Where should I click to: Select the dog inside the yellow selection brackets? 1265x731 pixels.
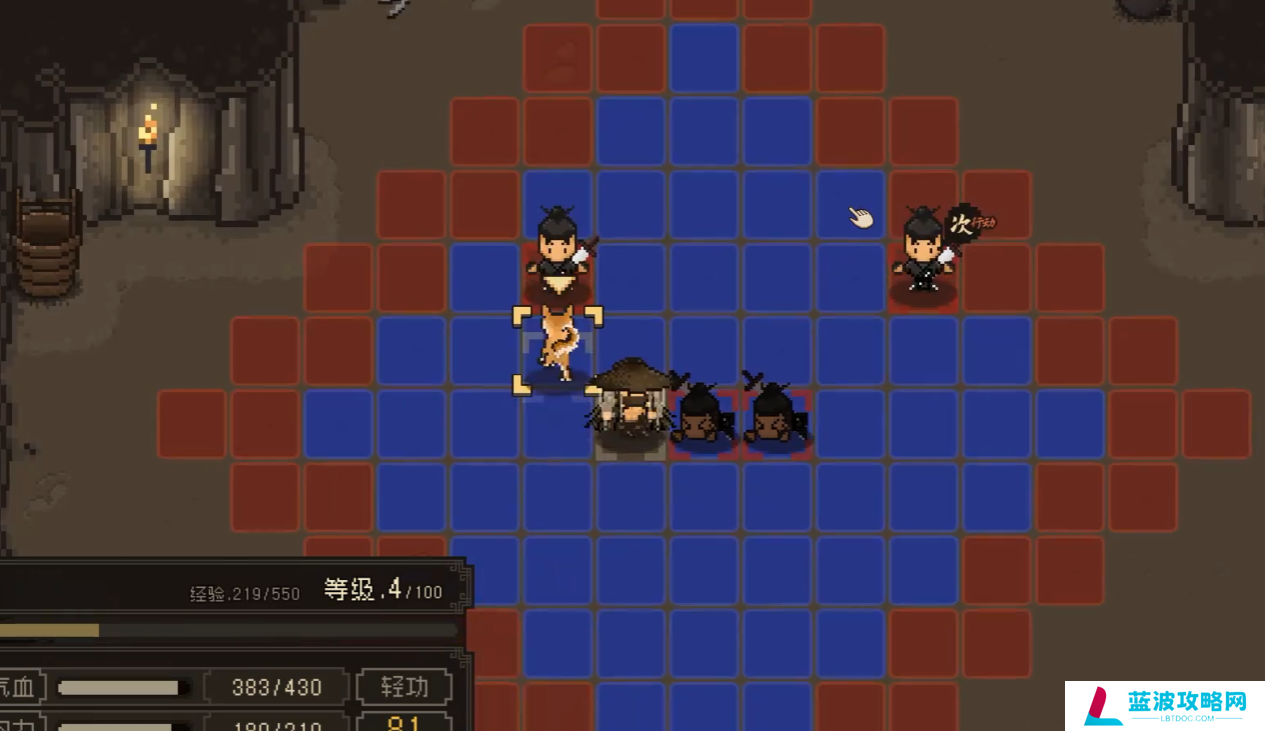click(558, 345)
